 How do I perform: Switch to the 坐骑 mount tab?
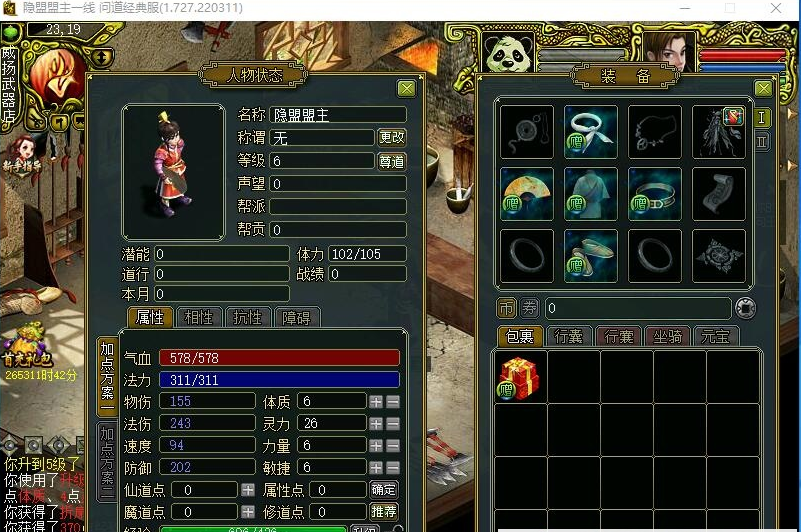tap(668, 337)
